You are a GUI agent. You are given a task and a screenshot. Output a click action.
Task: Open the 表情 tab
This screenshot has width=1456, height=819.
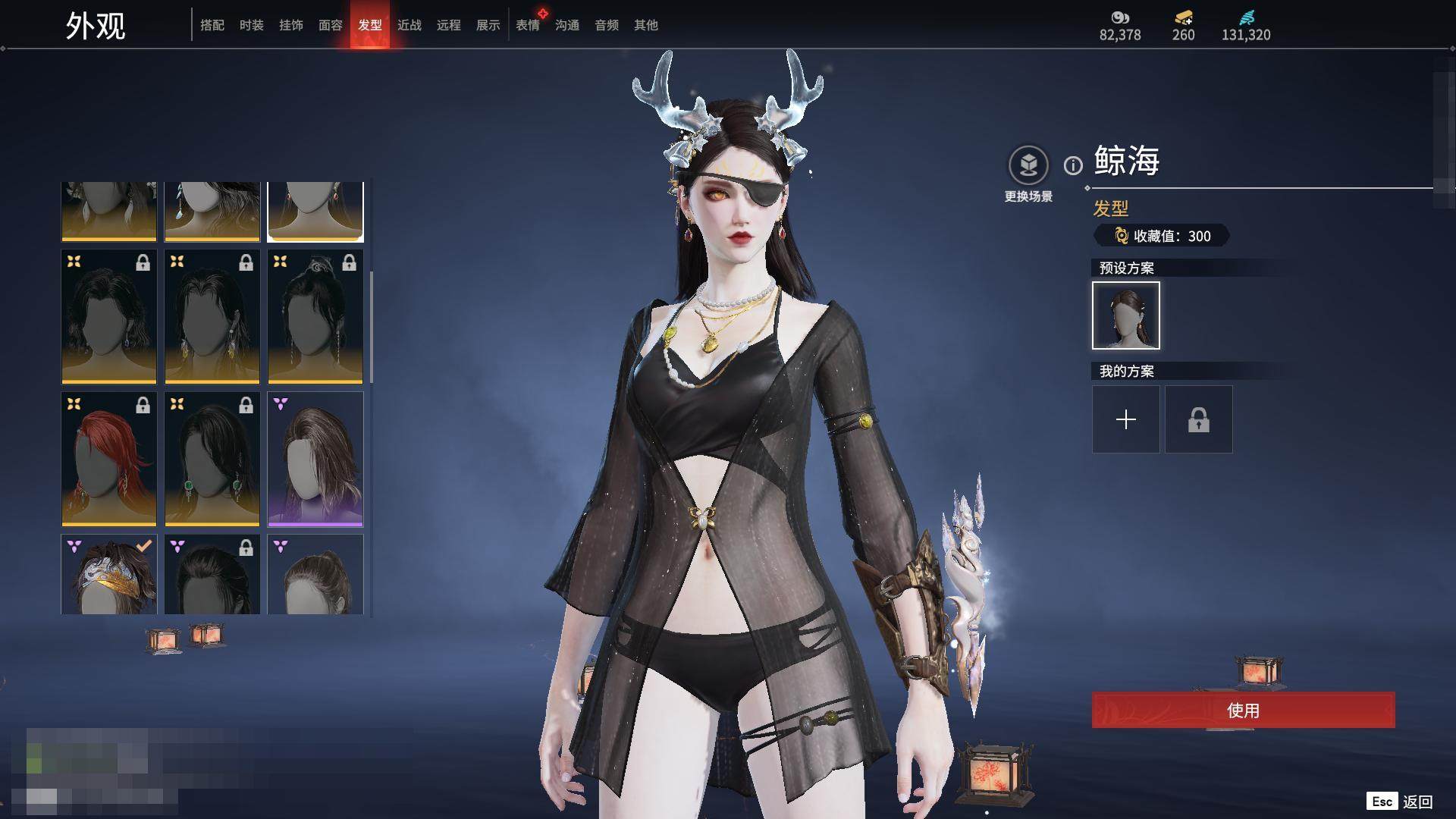(x=528, y=25)
